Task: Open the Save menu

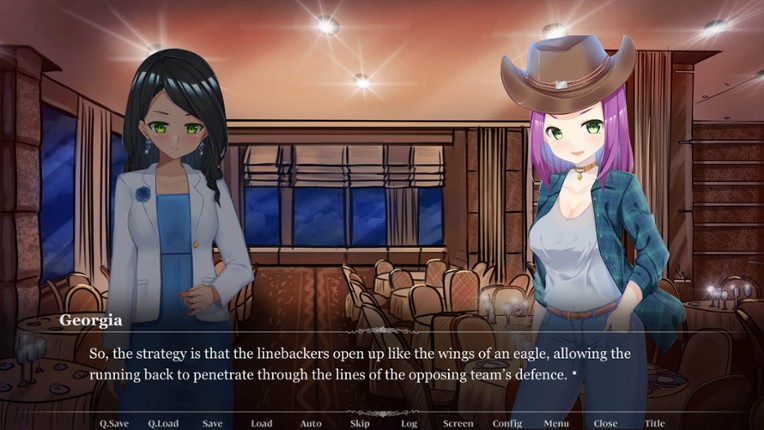Action: point(212,423)
